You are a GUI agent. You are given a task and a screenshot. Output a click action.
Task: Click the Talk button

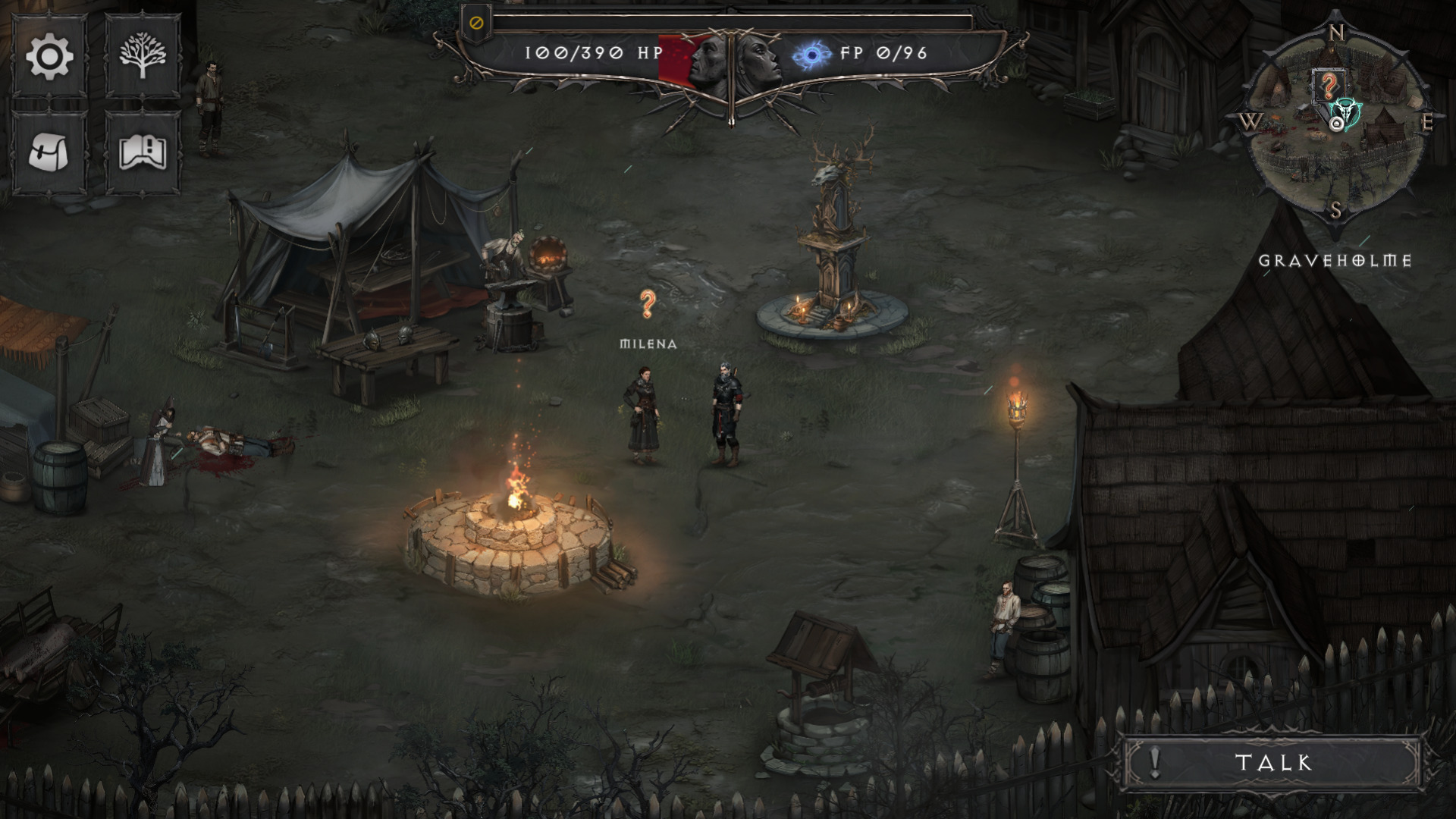pos(1272,762)
